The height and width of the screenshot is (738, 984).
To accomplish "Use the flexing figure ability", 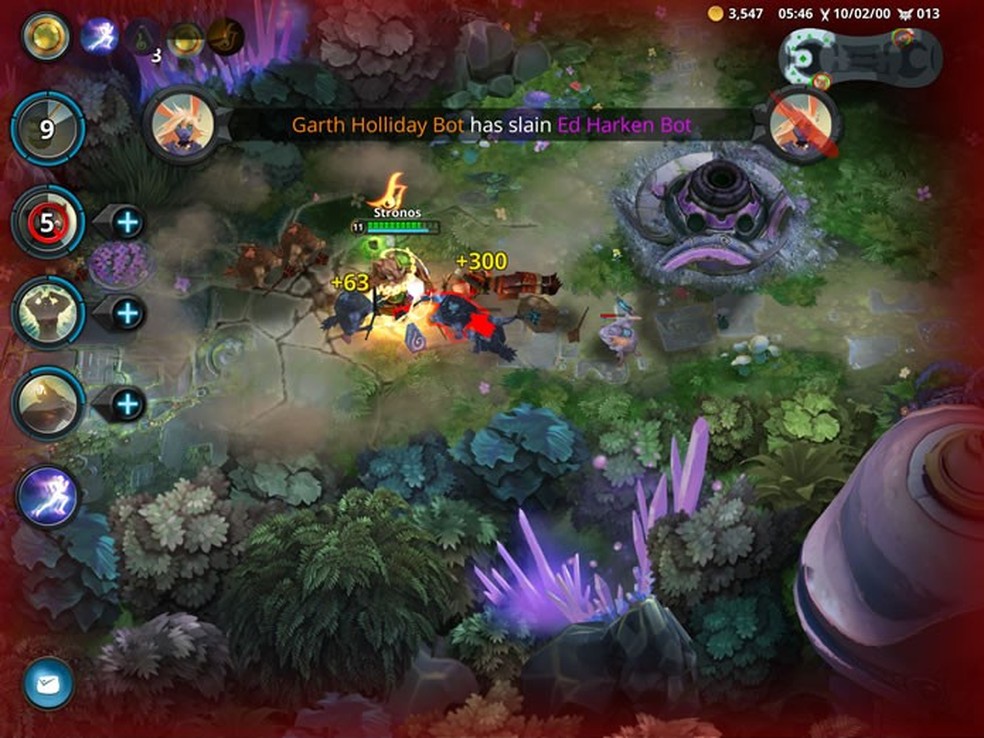I will (47, 312).
